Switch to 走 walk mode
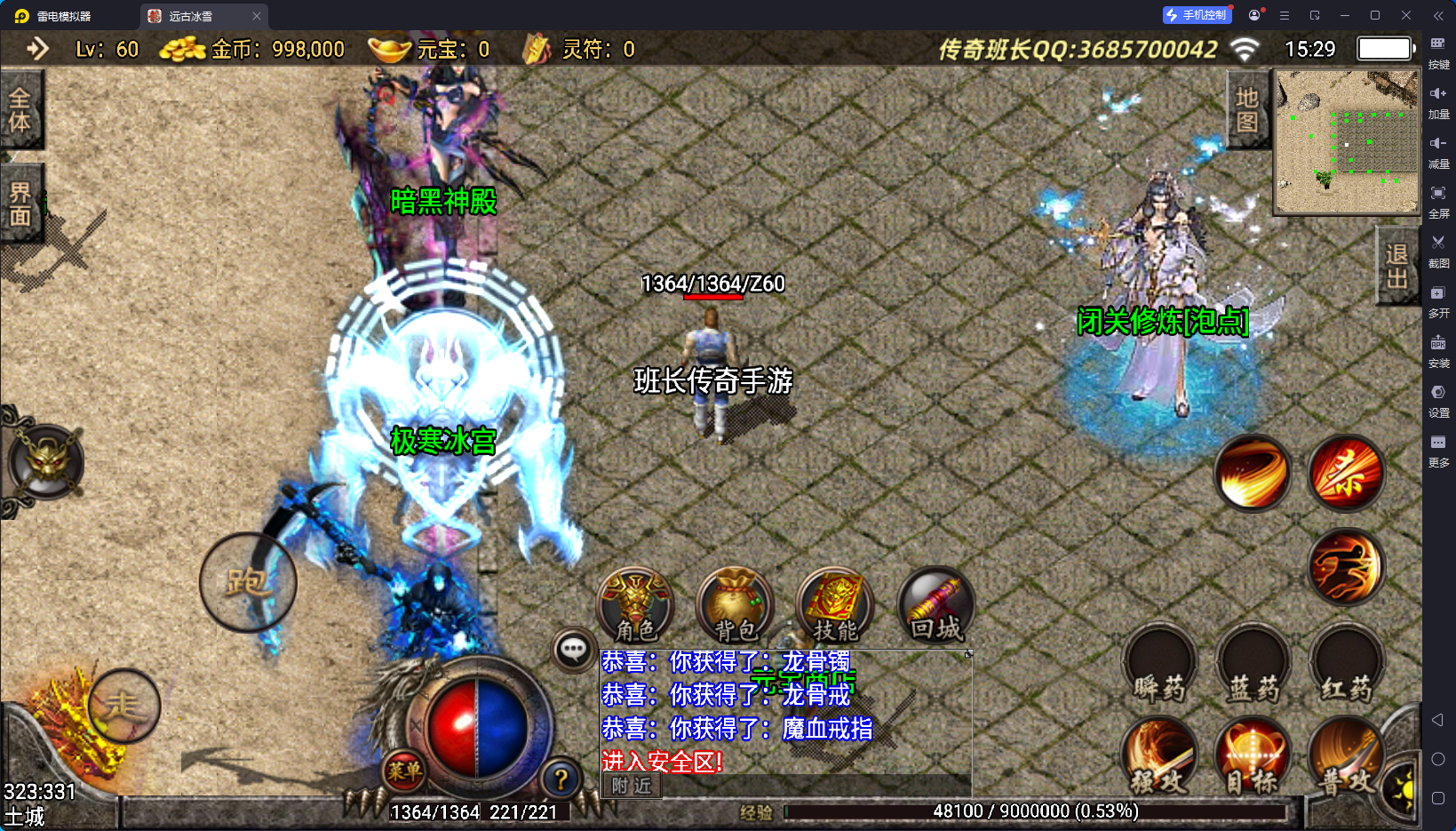 [x=123, y=706]
